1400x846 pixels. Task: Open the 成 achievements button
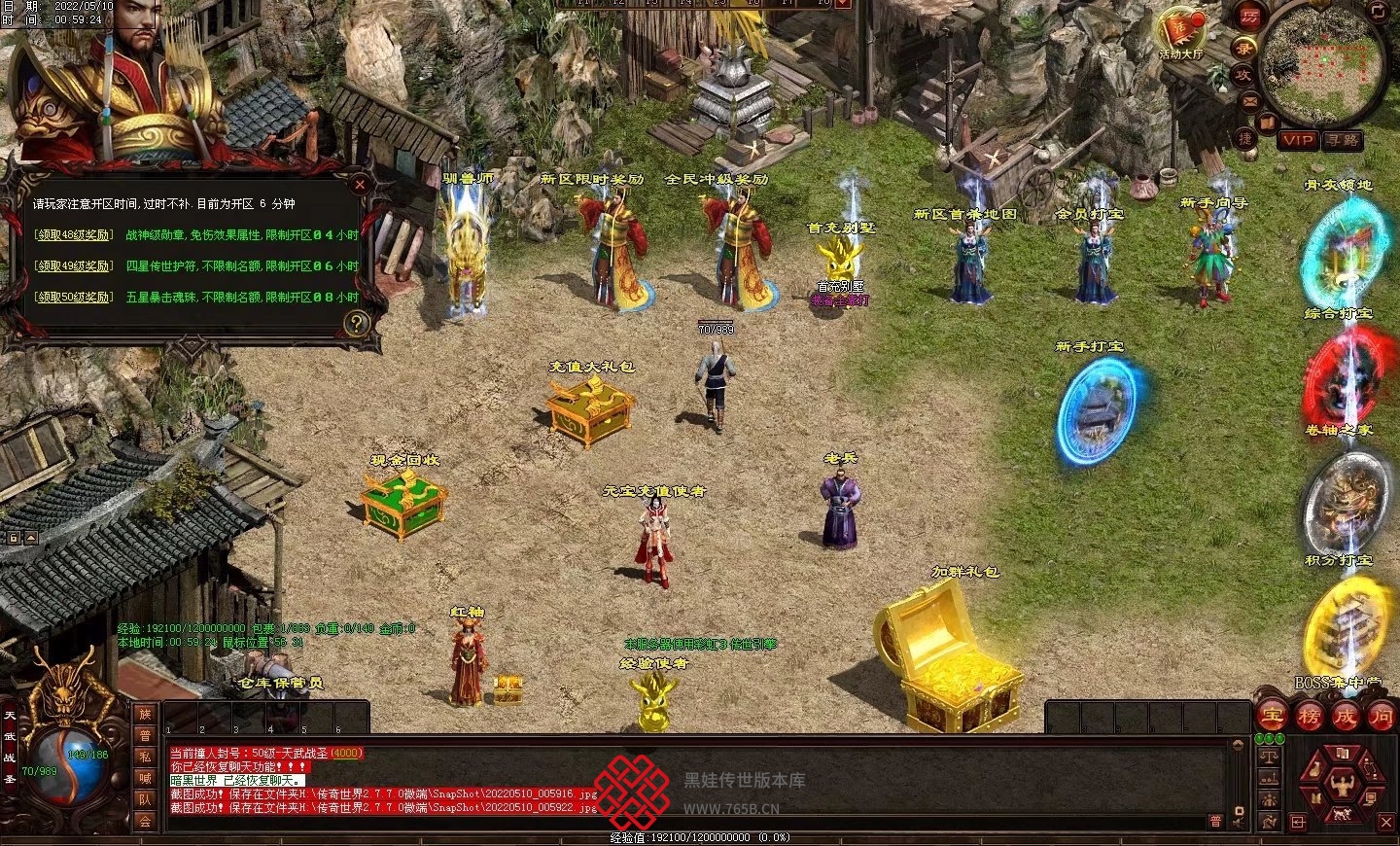tap(1345, 717)
